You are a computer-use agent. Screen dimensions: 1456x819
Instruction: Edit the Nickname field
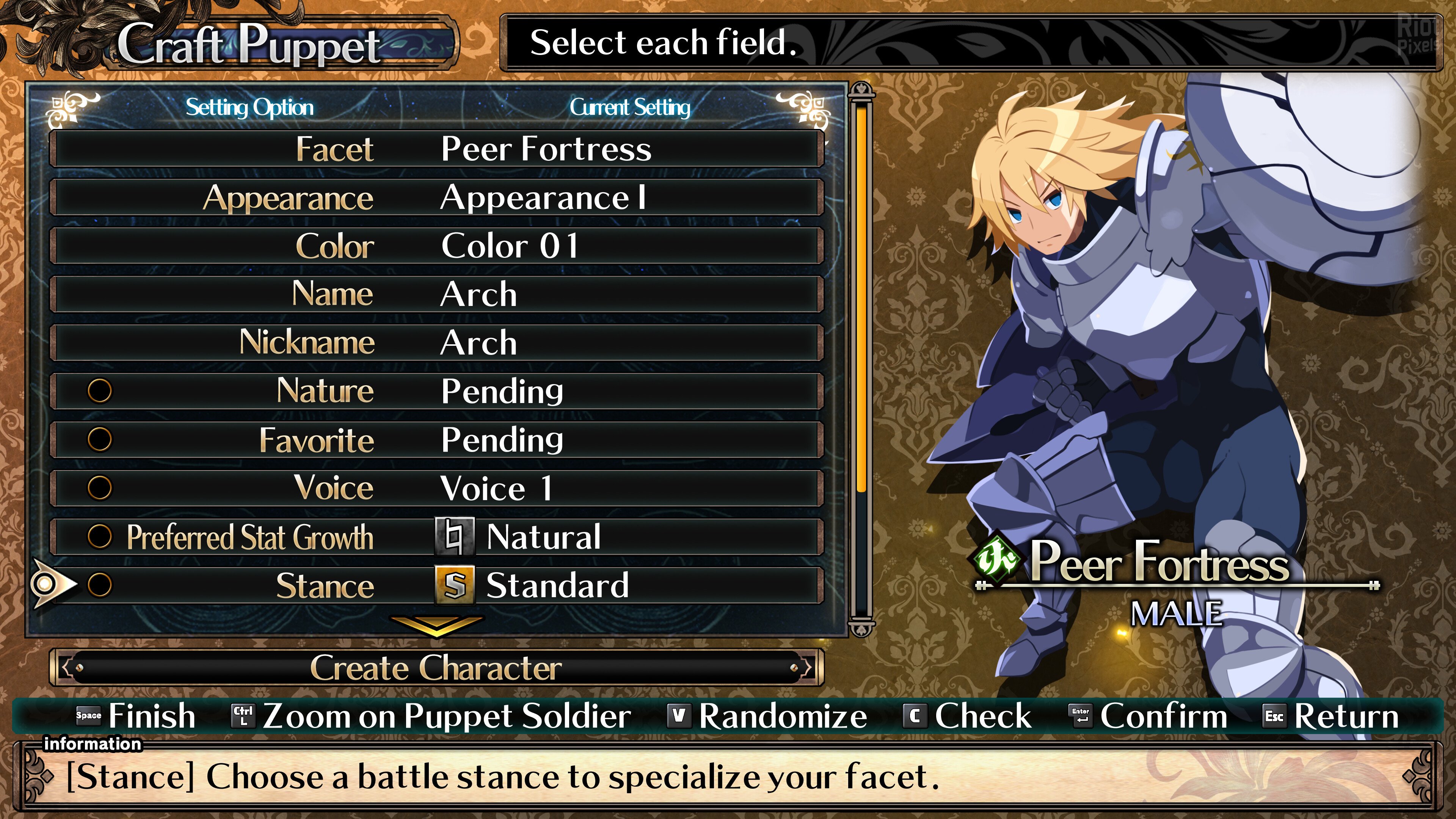(436, 343)
